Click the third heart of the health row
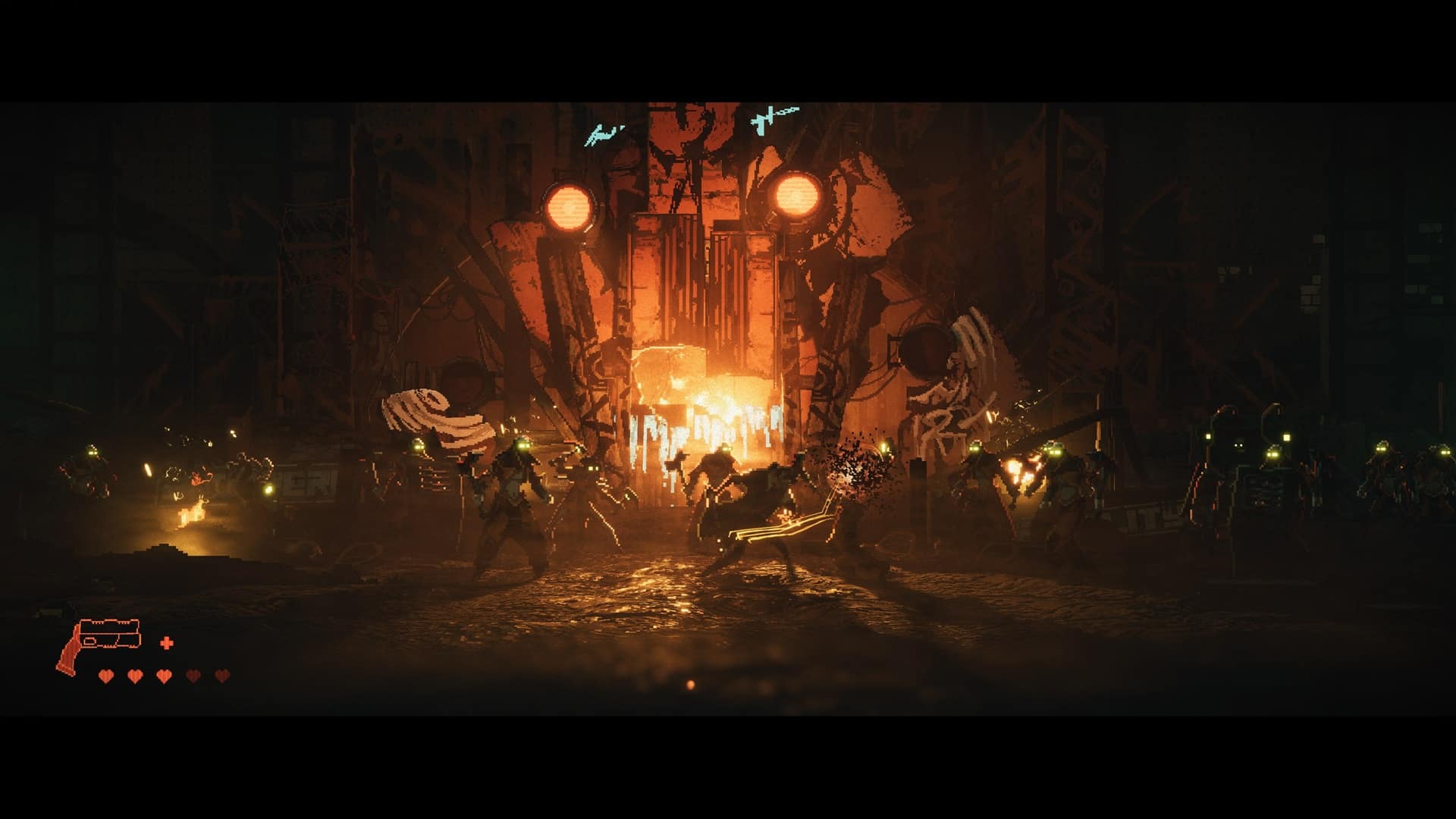 click(x=164, y=675)
